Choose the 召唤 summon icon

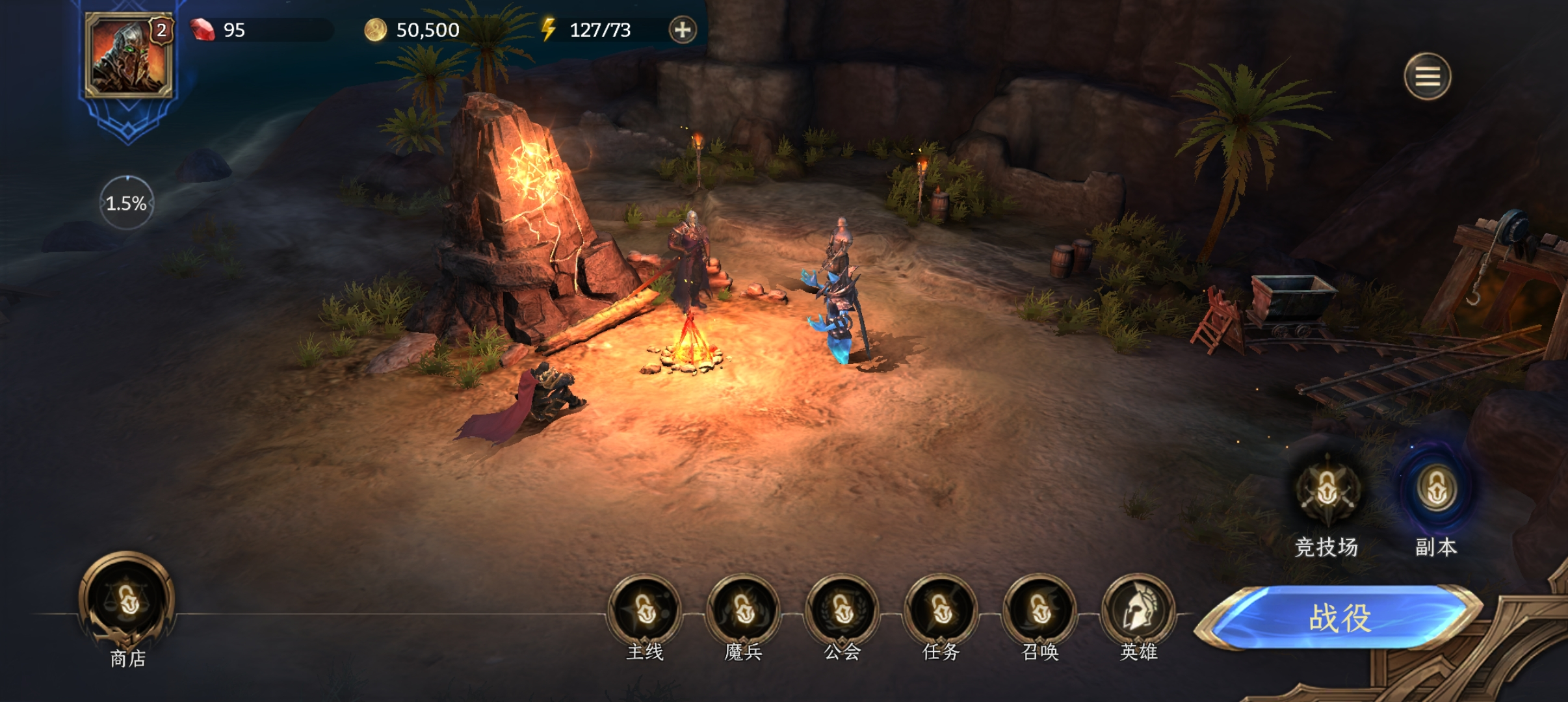coord(1040,611)
